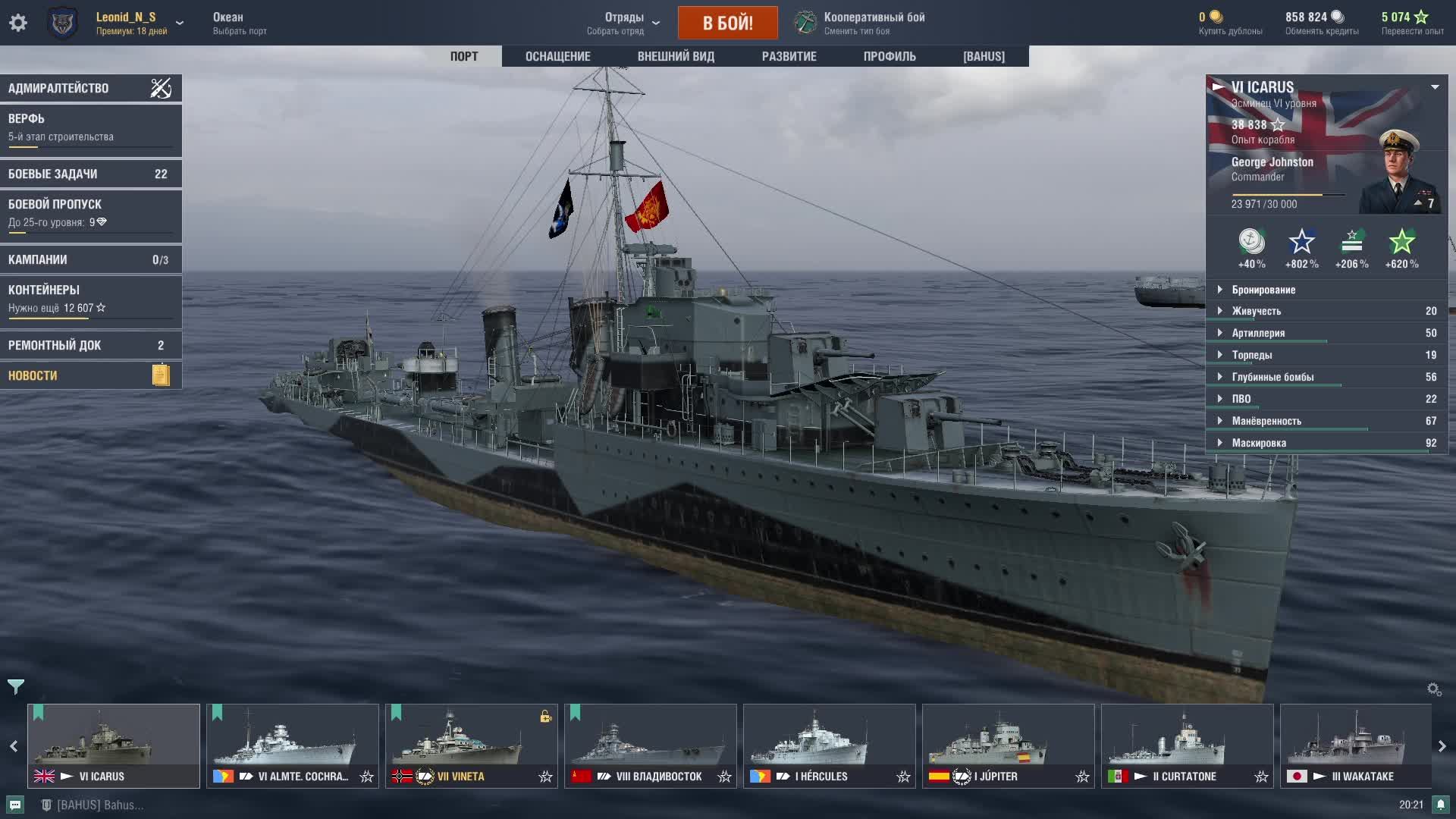Screen dimensions: 1456x819
Task: Open the settings gear icon
Action: pos(18,23)
